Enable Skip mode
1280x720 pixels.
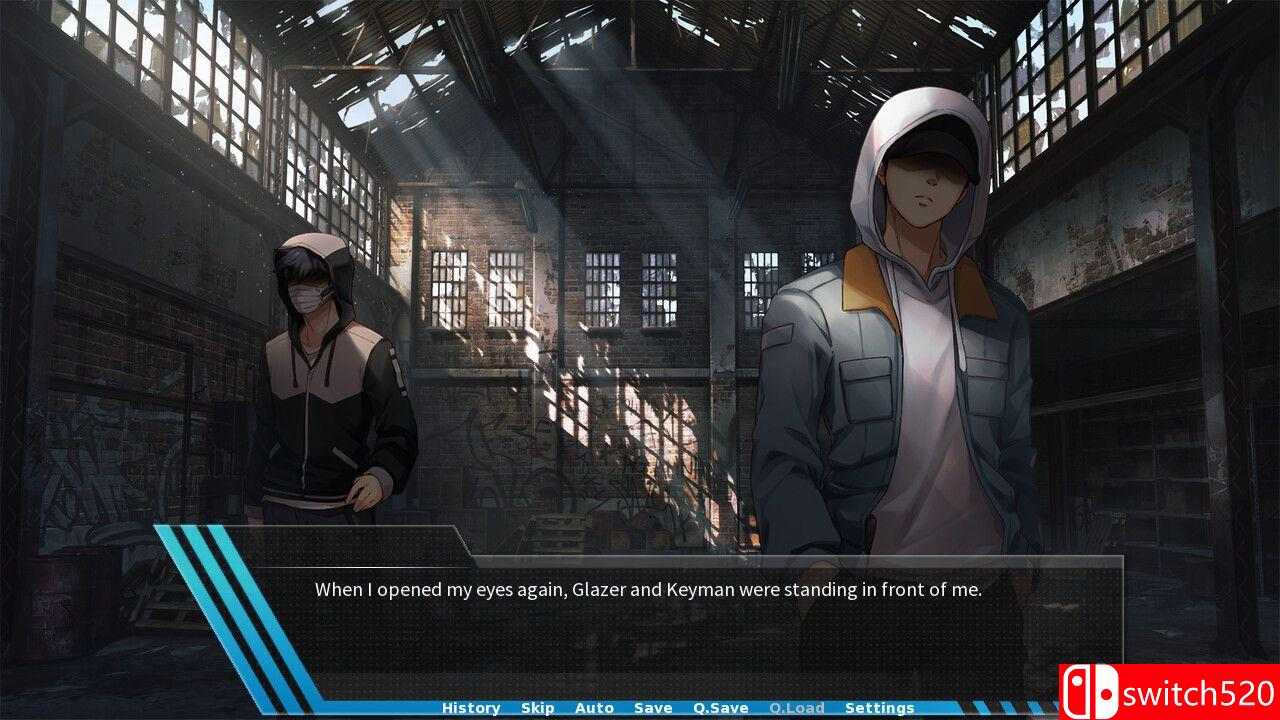pos(537,707)
